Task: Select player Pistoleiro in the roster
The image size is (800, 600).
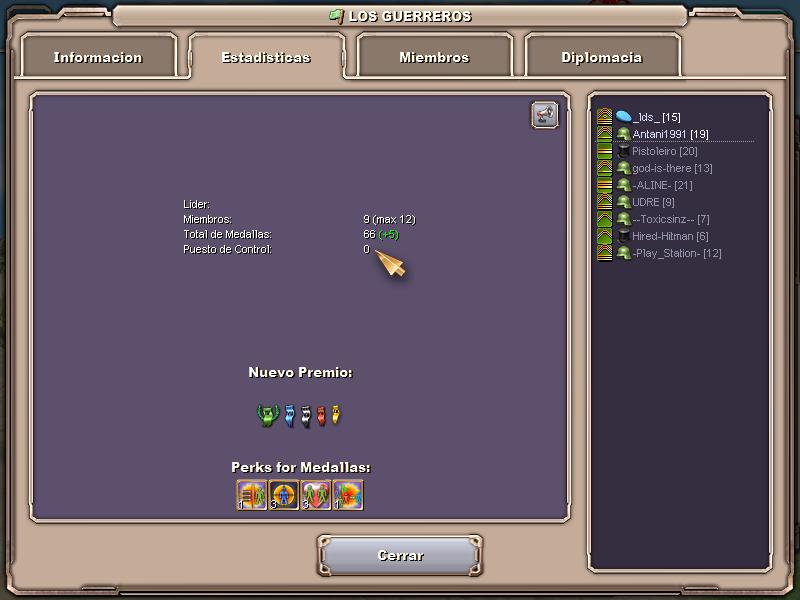Action: tap(664, 151)
